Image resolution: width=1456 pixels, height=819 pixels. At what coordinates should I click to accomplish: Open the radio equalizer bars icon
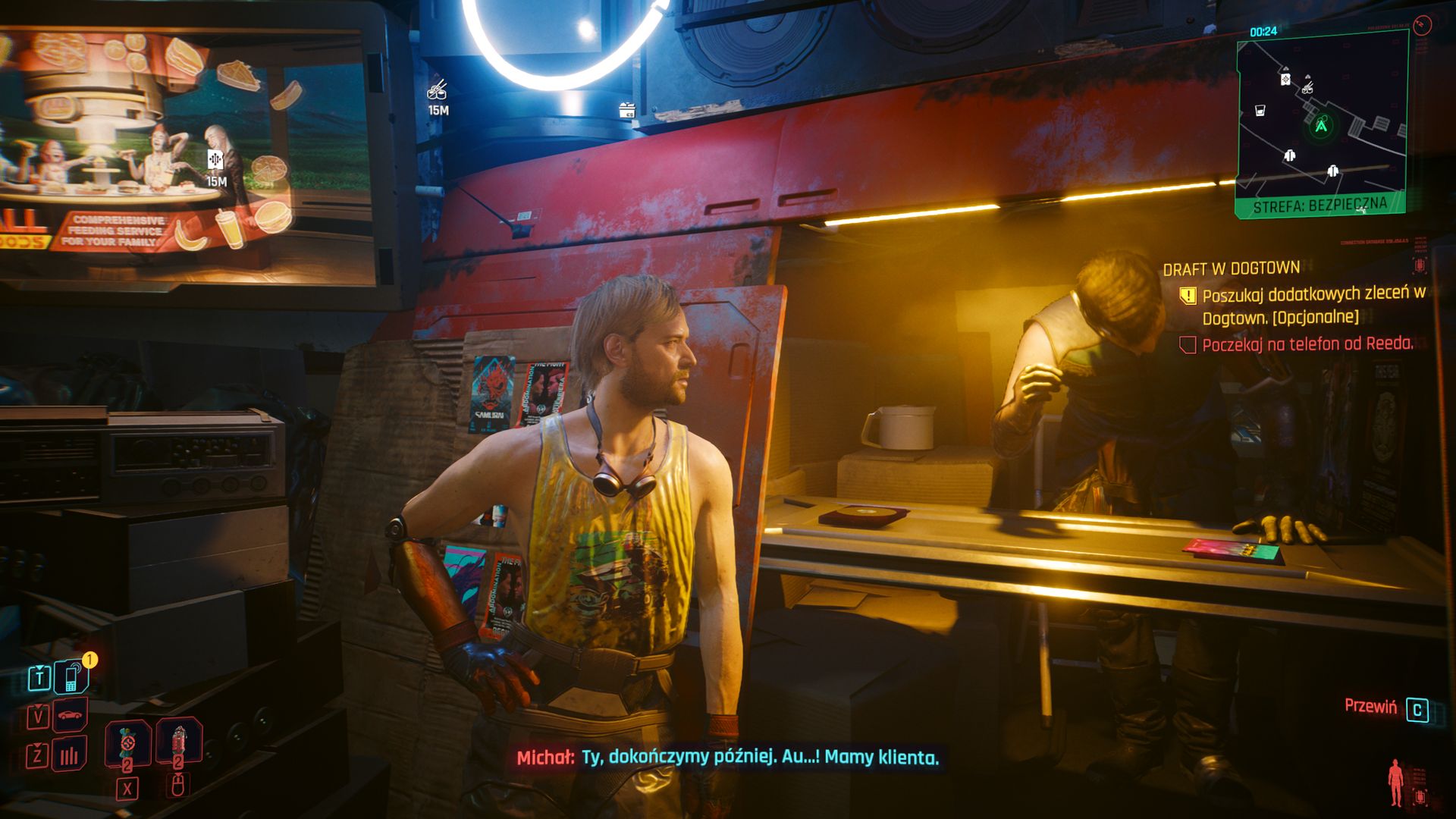pyautogui.click(x=70, y=755)
